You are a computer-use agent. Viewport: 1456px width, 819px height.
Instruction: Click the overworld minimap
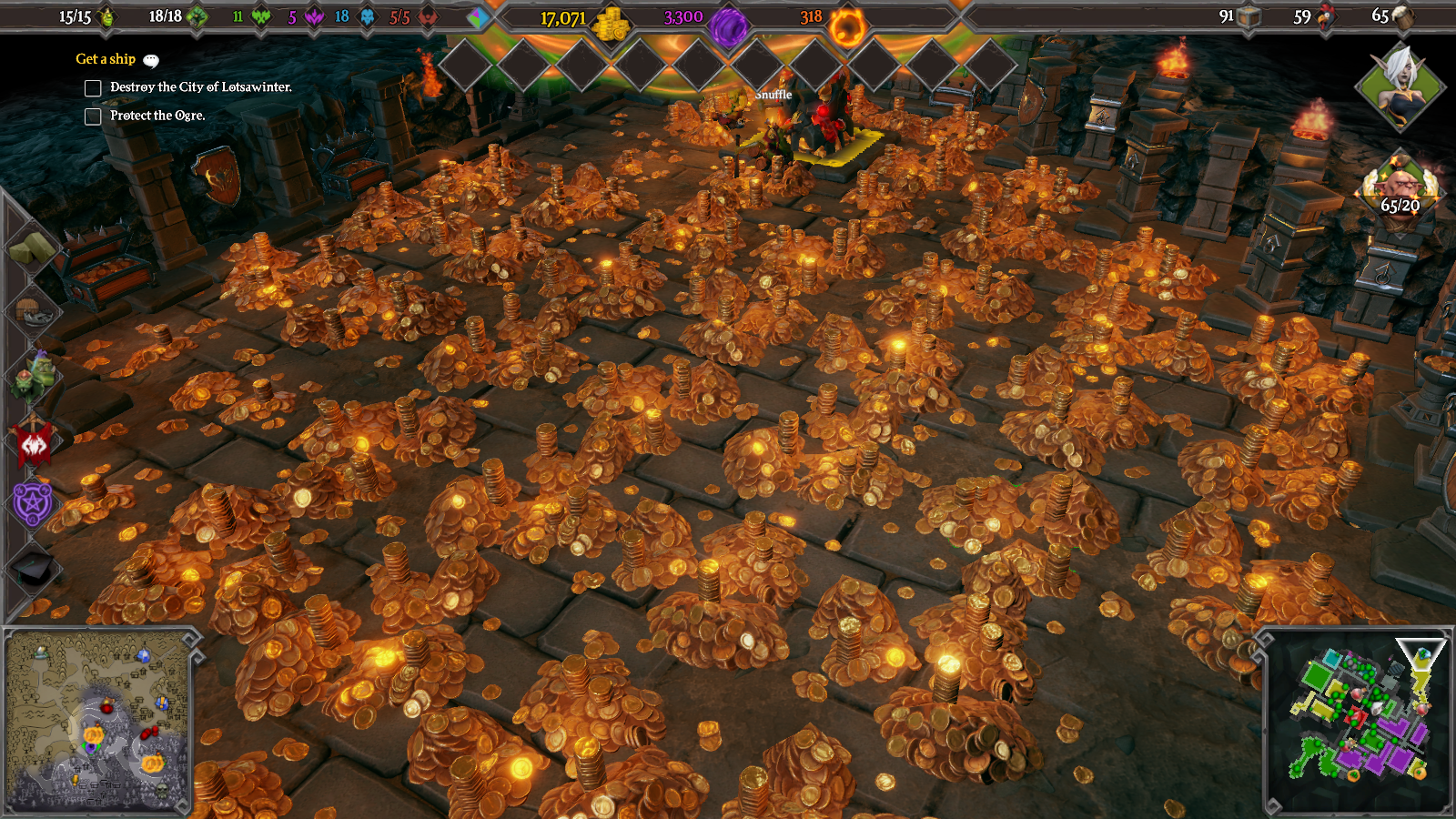coord(98,721)
